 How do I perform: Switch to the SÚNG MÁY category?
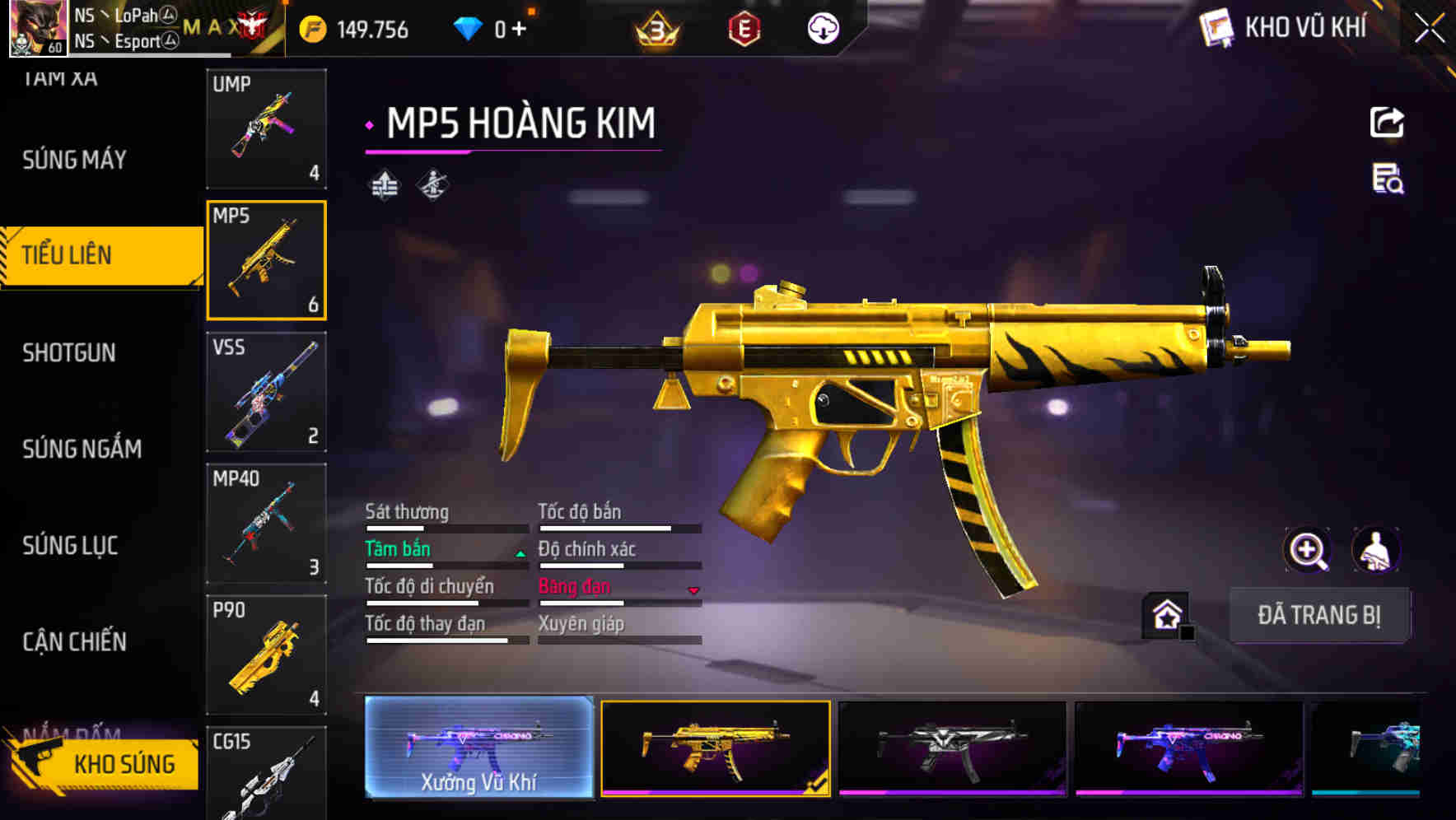(74, 160)
